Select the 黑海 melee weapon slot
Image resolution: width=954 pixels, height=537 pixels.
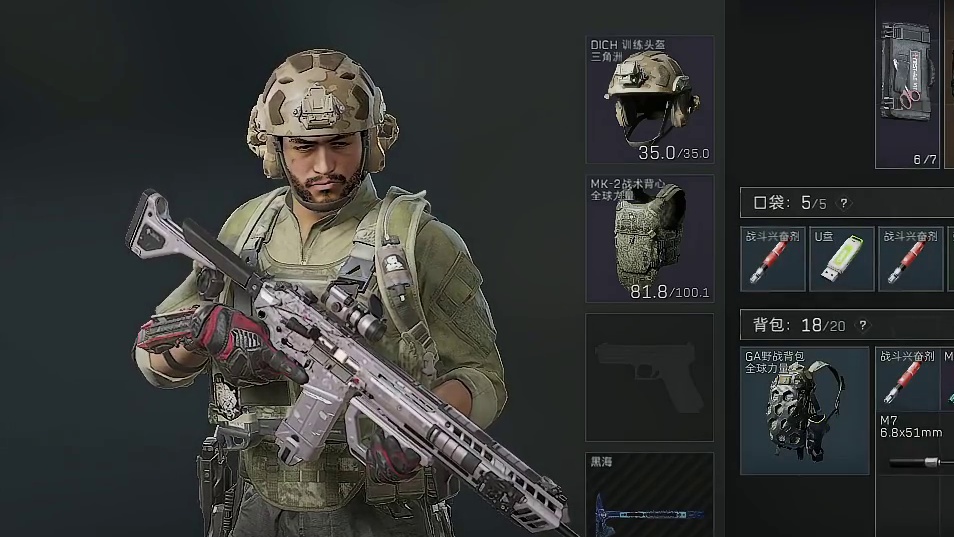[650, 495]
